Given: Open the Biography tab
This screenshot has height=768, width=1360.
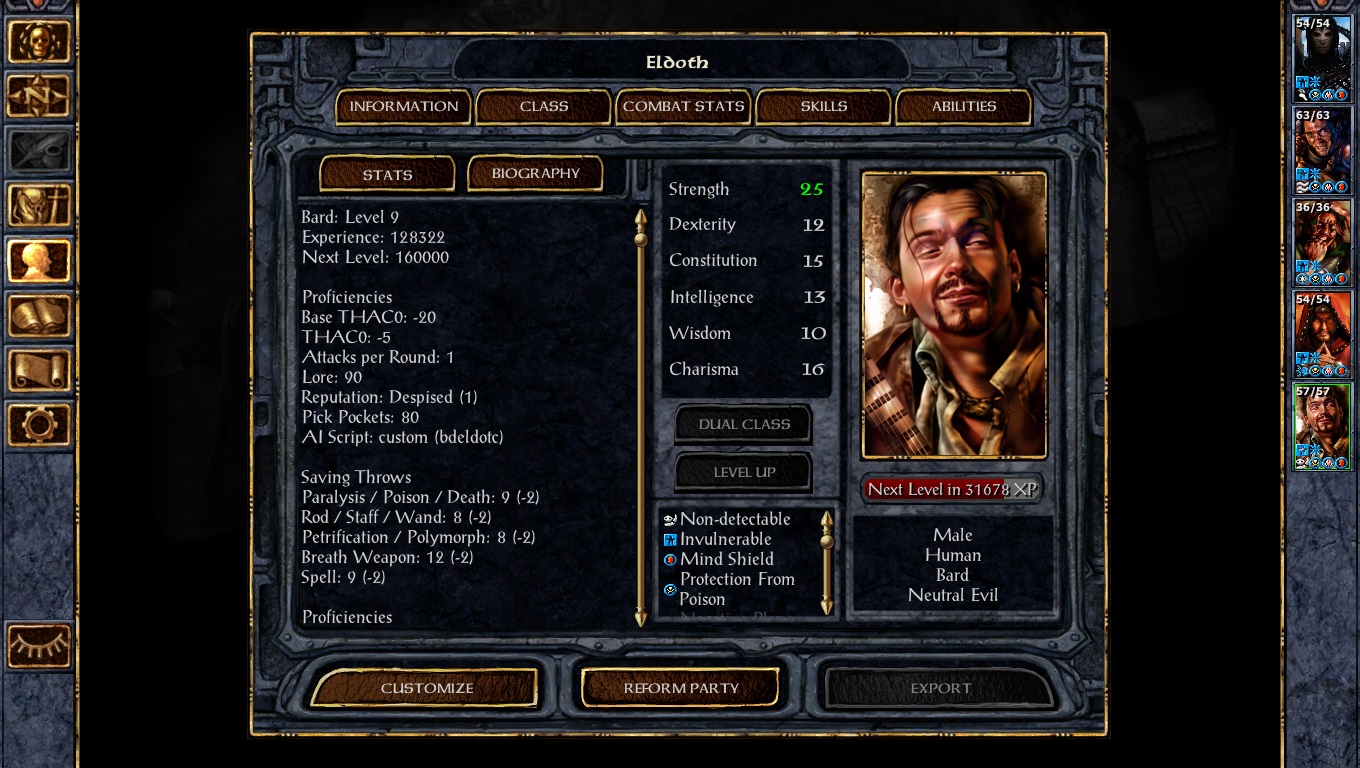Looking at the screenshot, I should [535, 173].
